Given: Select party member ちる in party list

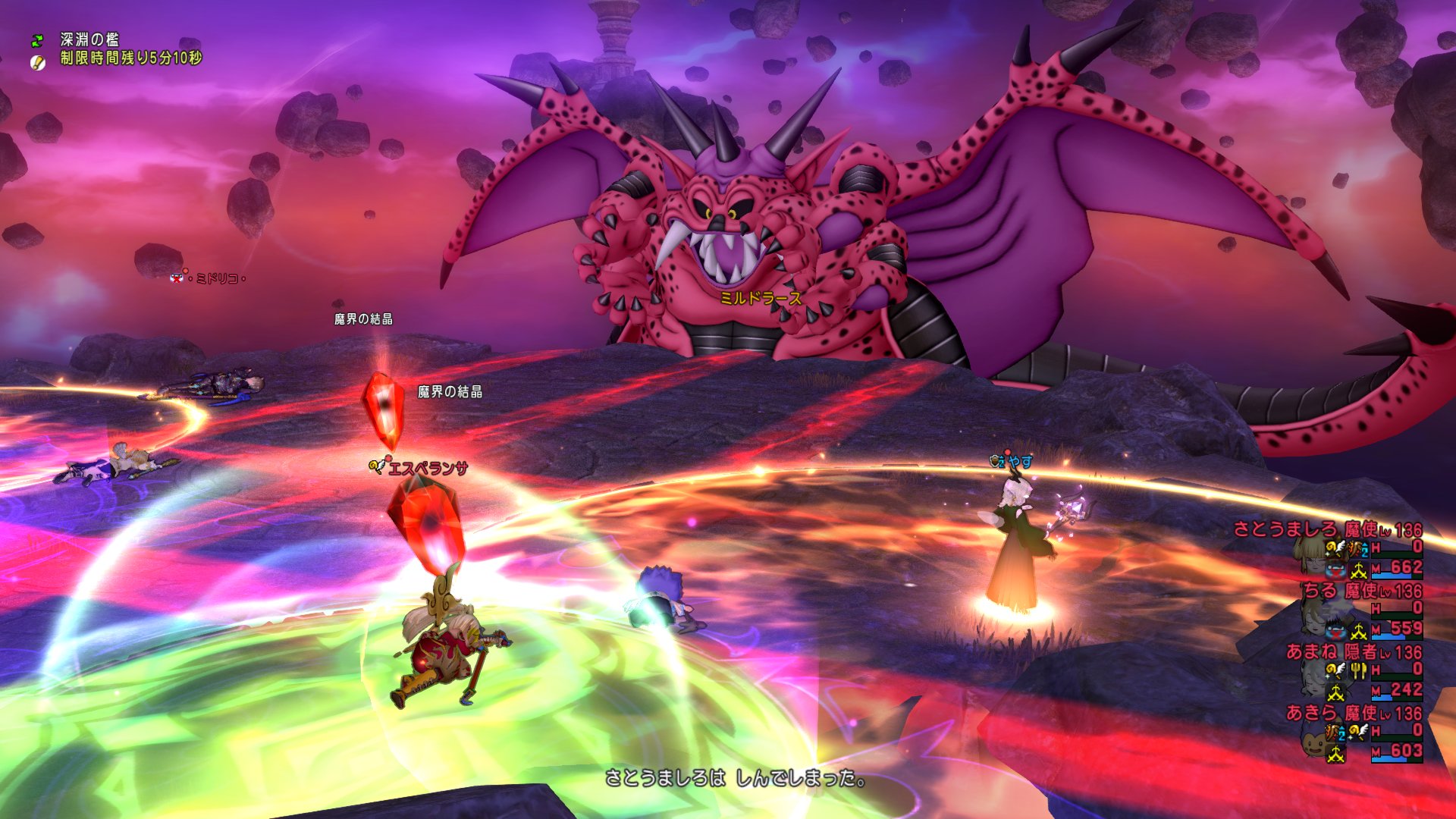Looking at the screenshot, I should (x=1320, y=590).
